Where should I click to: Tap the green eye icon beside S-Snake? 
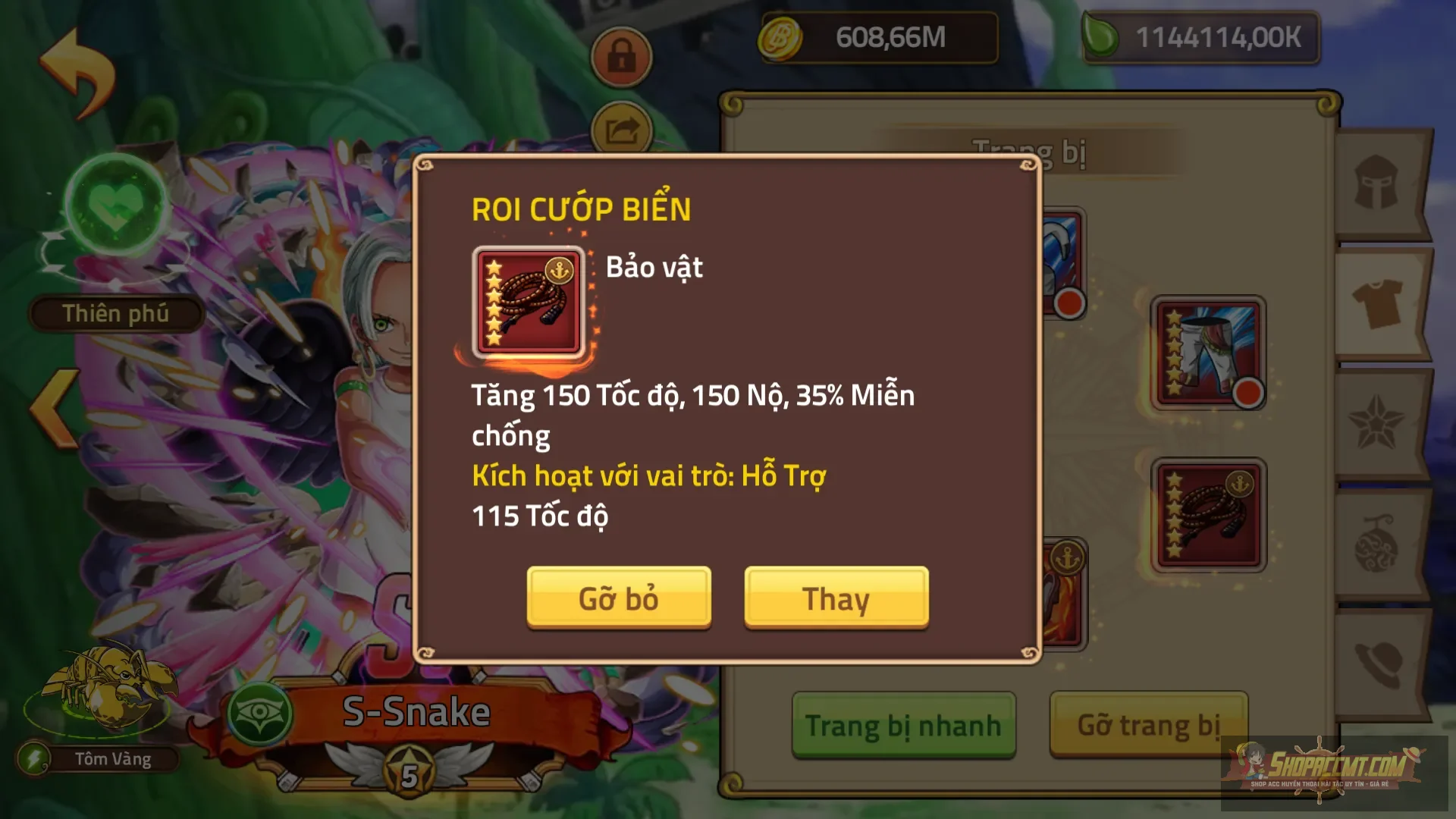pos(260,714)
